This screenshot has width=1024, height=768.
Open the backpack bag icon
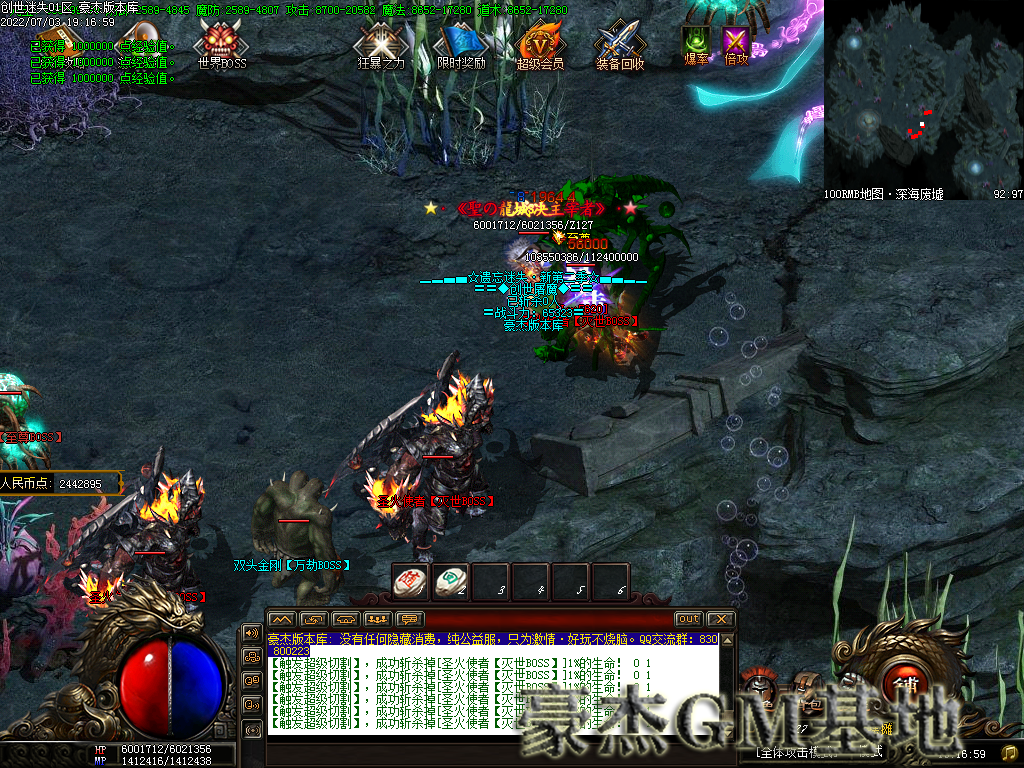click(x=806, y=690)
